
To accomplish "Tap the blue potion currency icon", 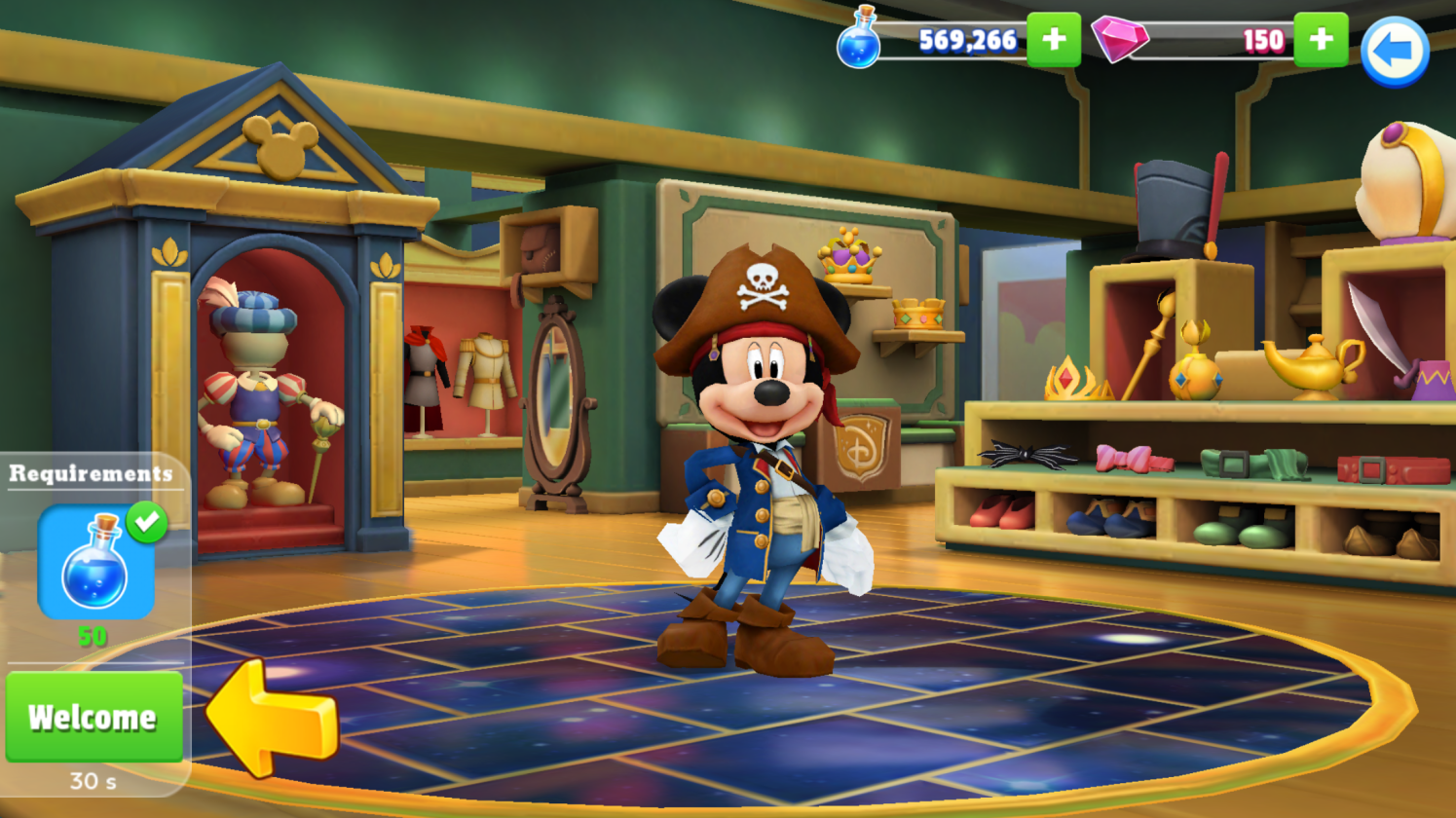I will pos(859,40).
